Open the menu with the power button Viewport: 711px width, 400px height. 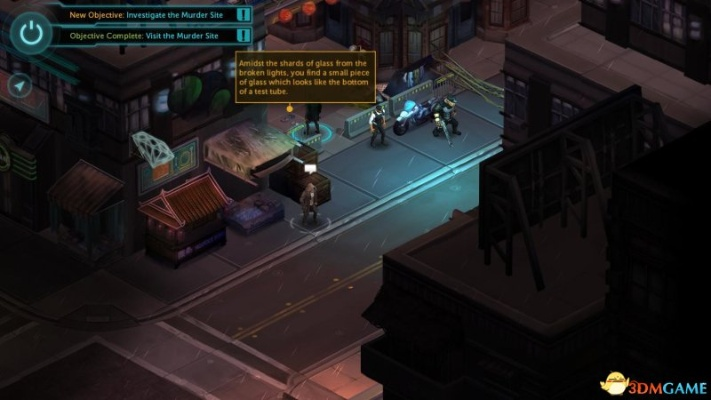[31, 32]
